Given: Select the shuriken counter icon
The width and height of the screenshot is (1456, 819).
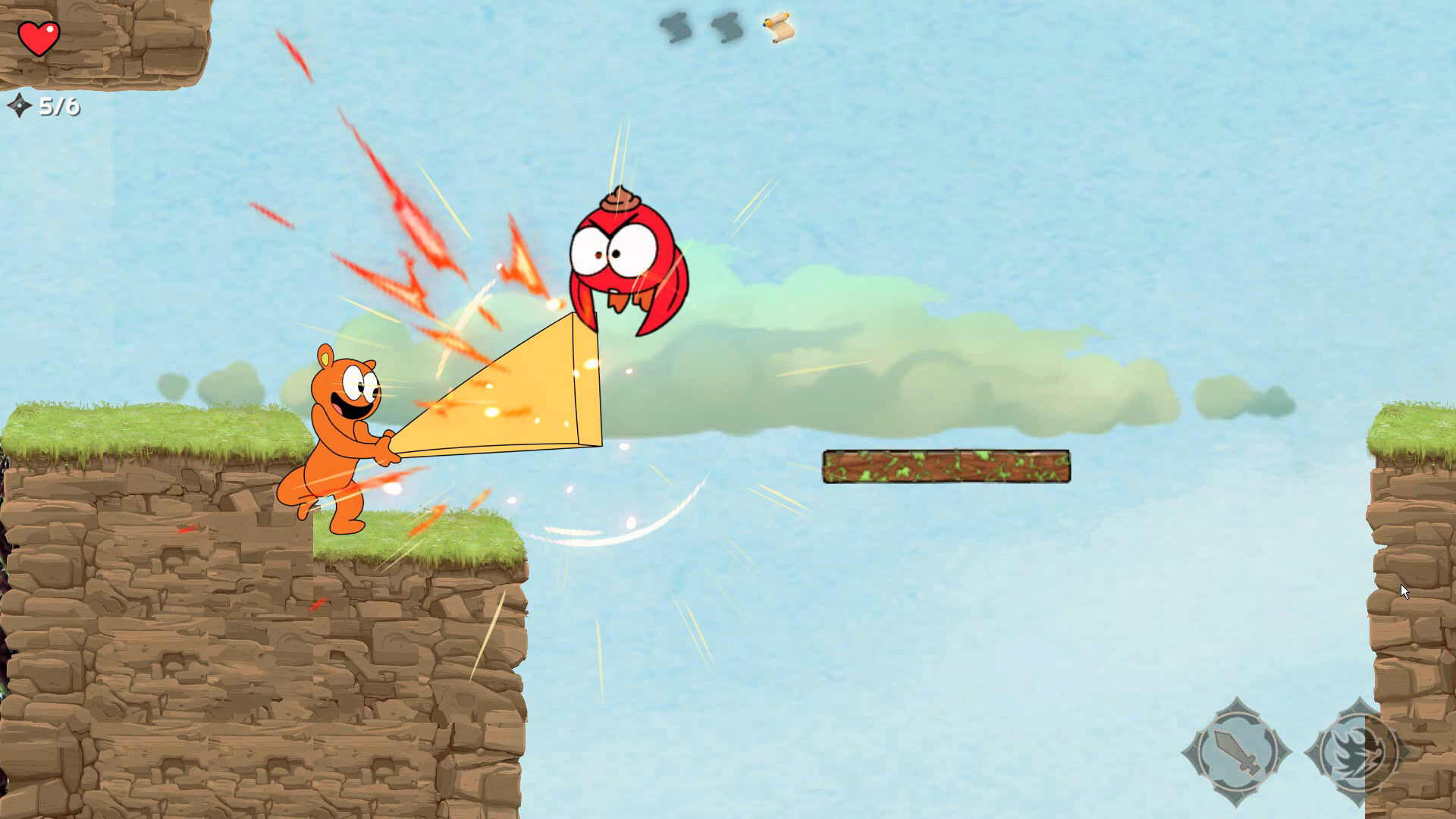Looking at the screenshot, I should tap(20, 106).
